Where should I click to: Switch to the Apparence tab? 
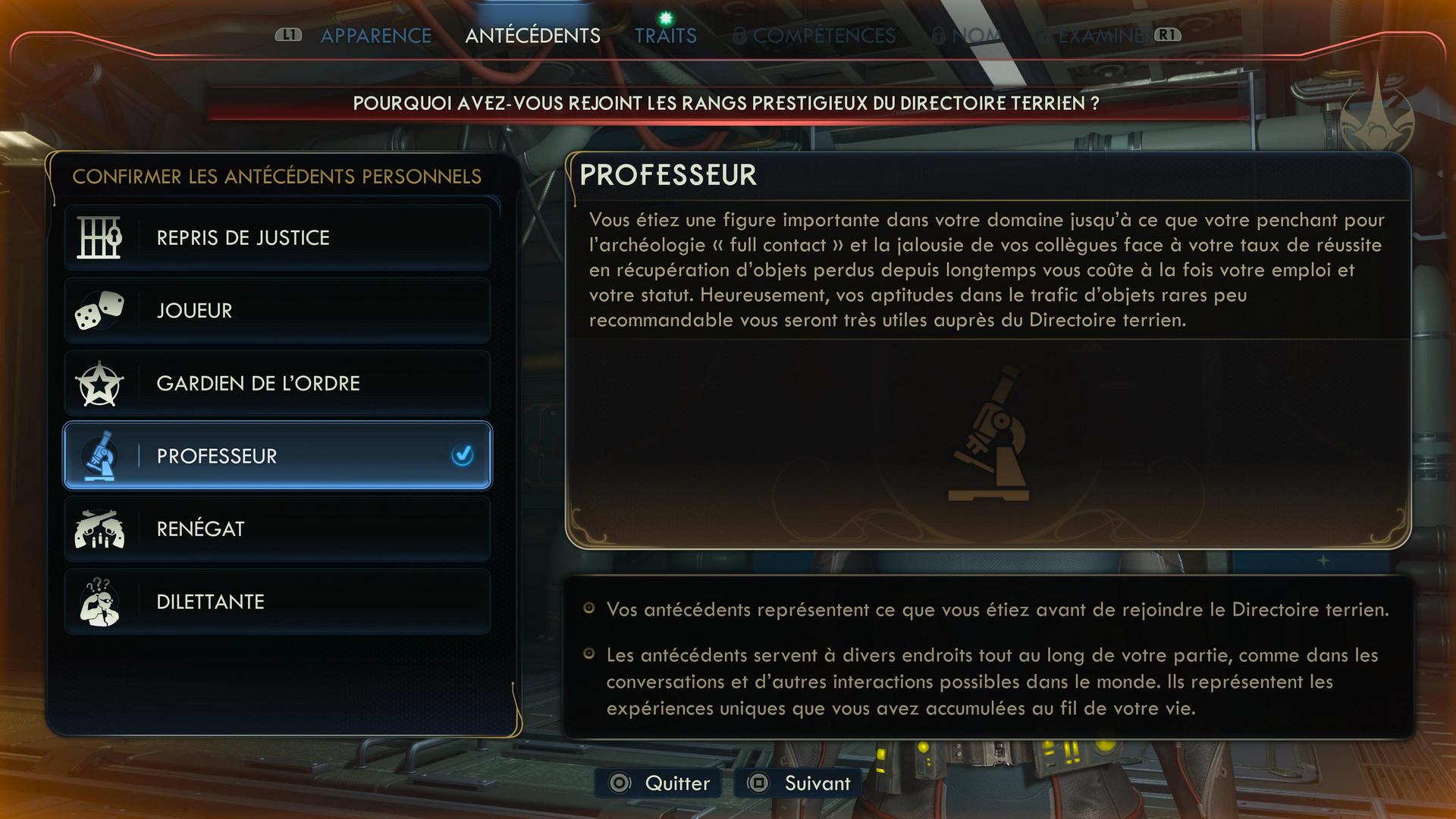375,36
